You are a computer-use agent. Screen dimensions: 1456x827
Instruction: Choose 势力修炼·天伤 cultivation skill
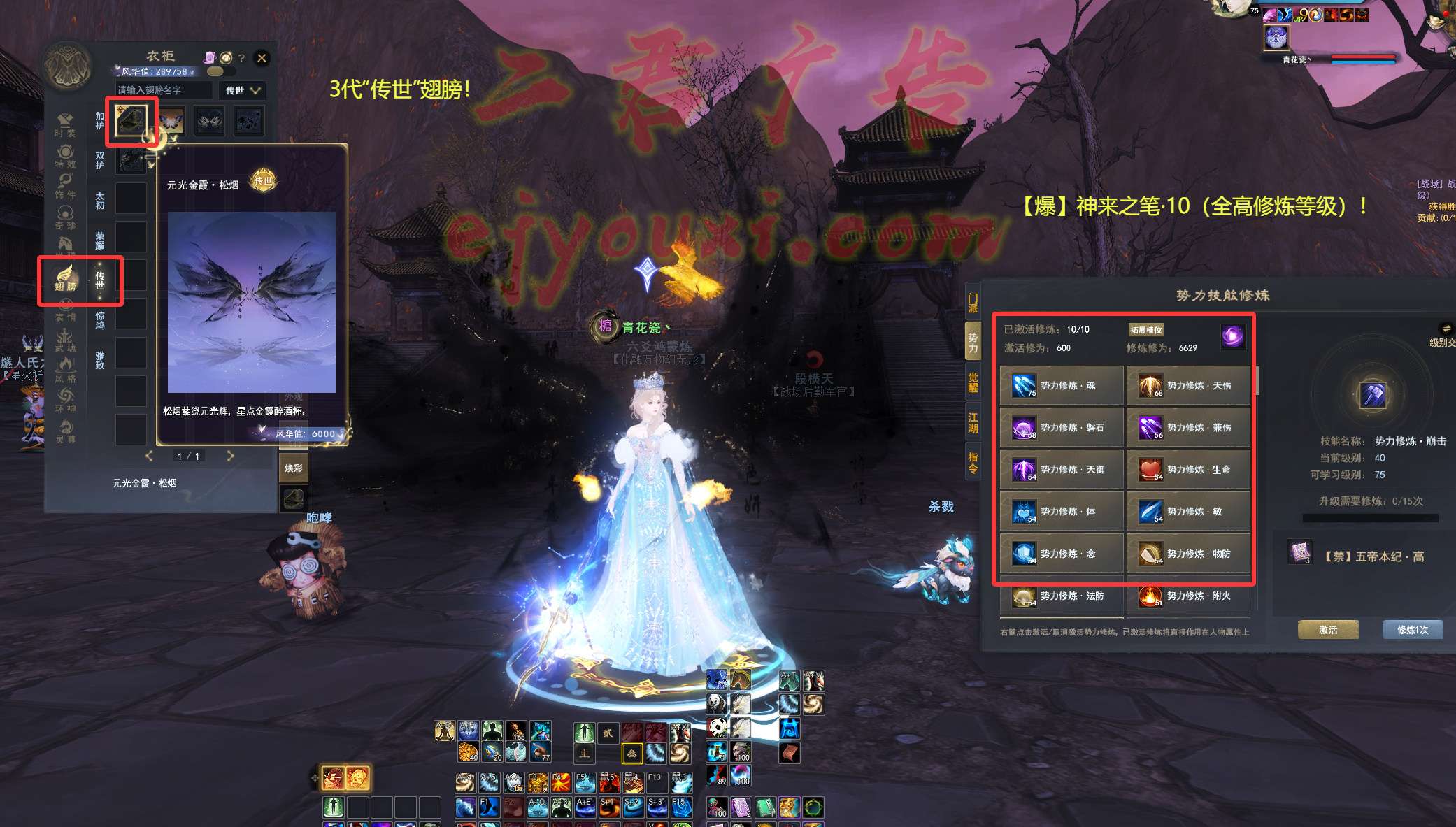pos(1188,386)
